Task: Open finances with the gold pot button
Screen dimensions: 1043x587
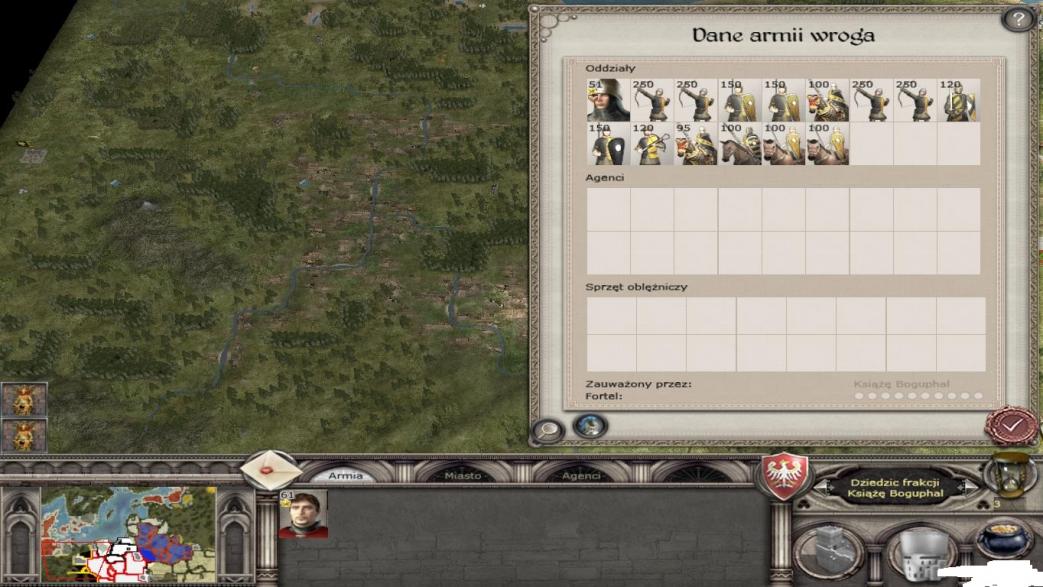Action: [x=1004, y=540]
